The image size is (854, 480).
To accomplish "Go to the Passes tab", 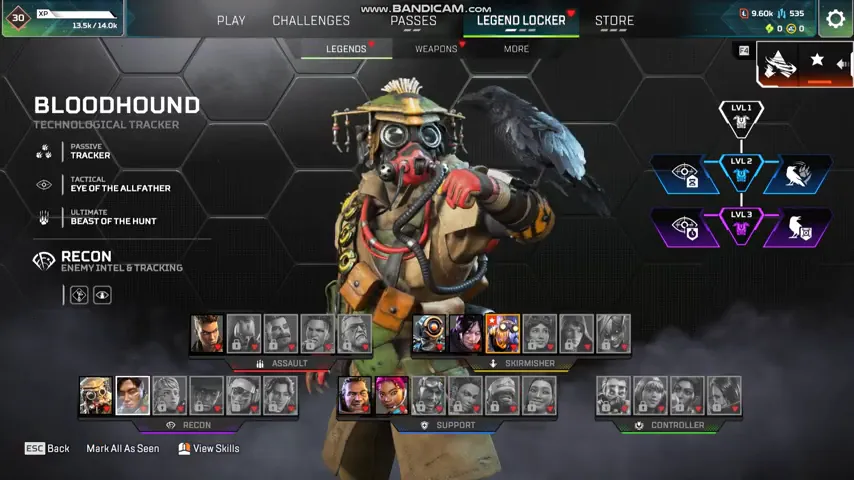I will [x=413, y=20].
